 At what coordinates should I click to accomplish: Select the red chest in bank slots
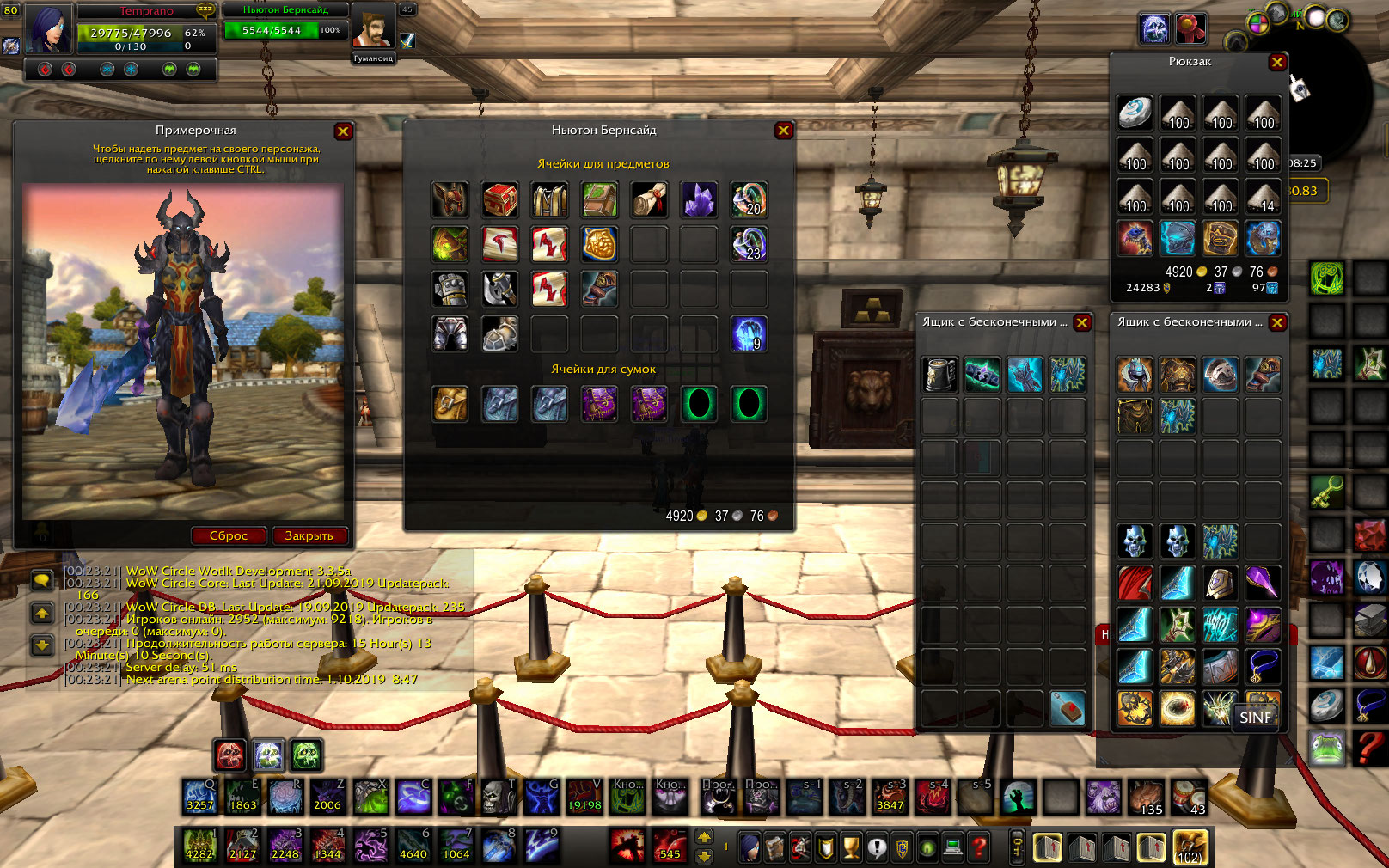tap(499, 199)
